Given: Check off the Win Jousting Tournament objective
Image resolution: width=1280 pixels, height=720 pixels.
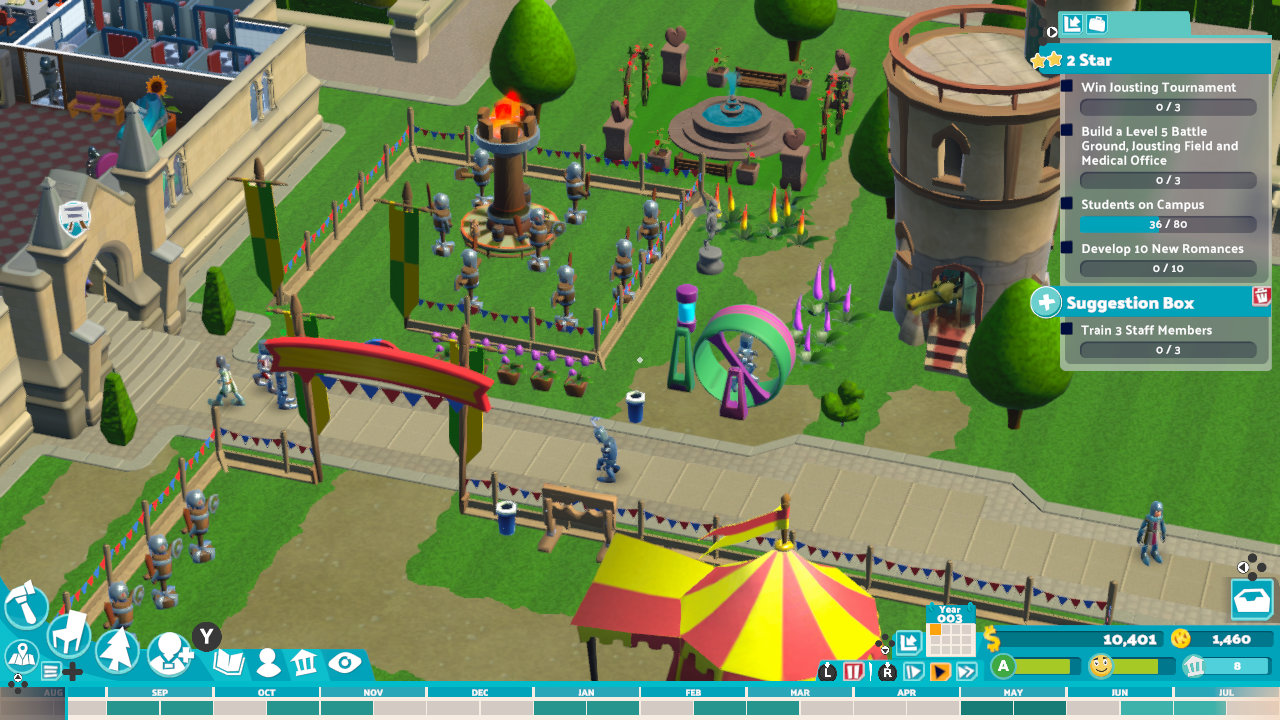Looking at the screenshot, I should (1068, 88).
